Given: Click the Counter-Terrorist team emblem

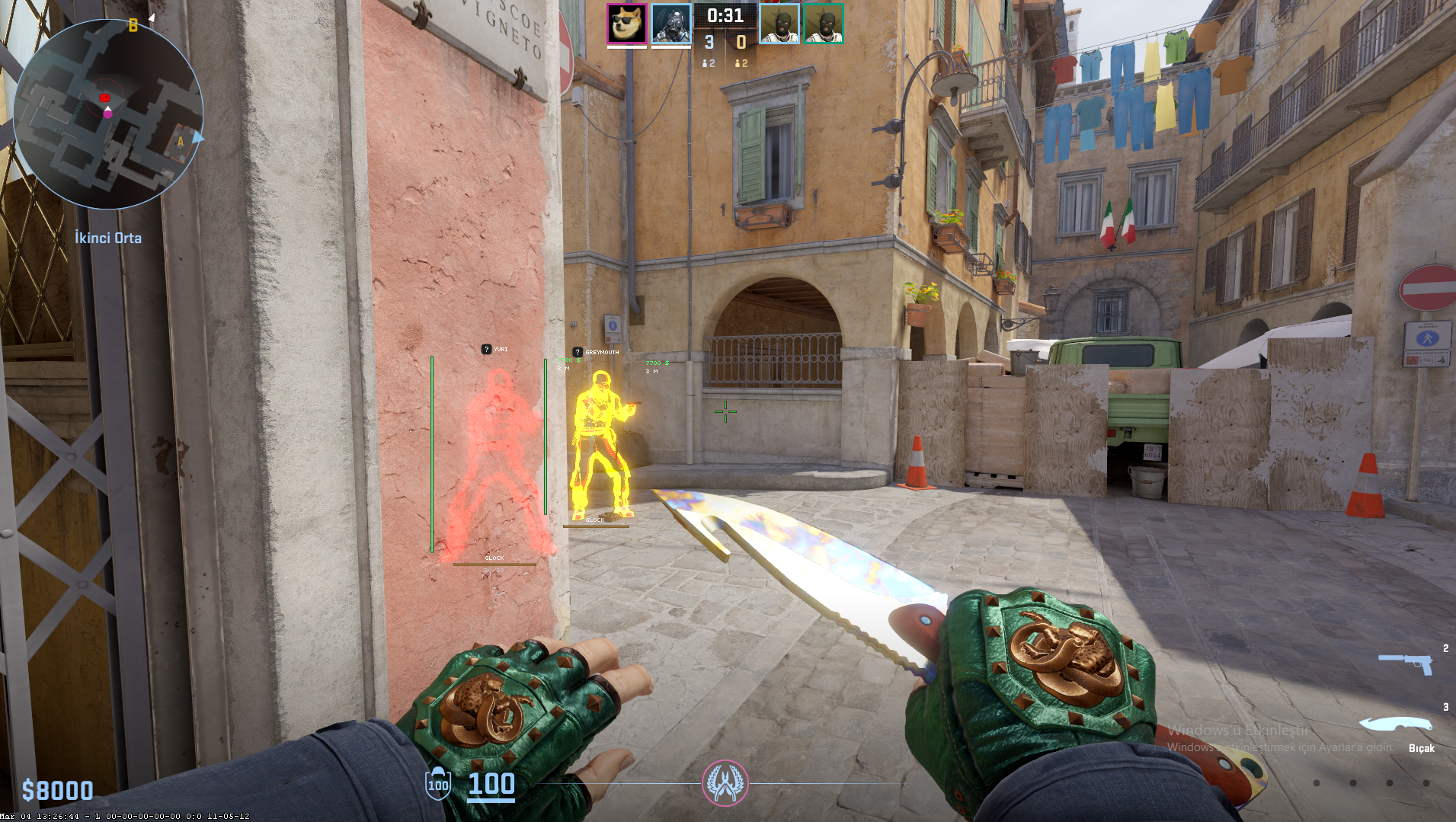Looking at the screenshot, I should click(x=725, y=782).
